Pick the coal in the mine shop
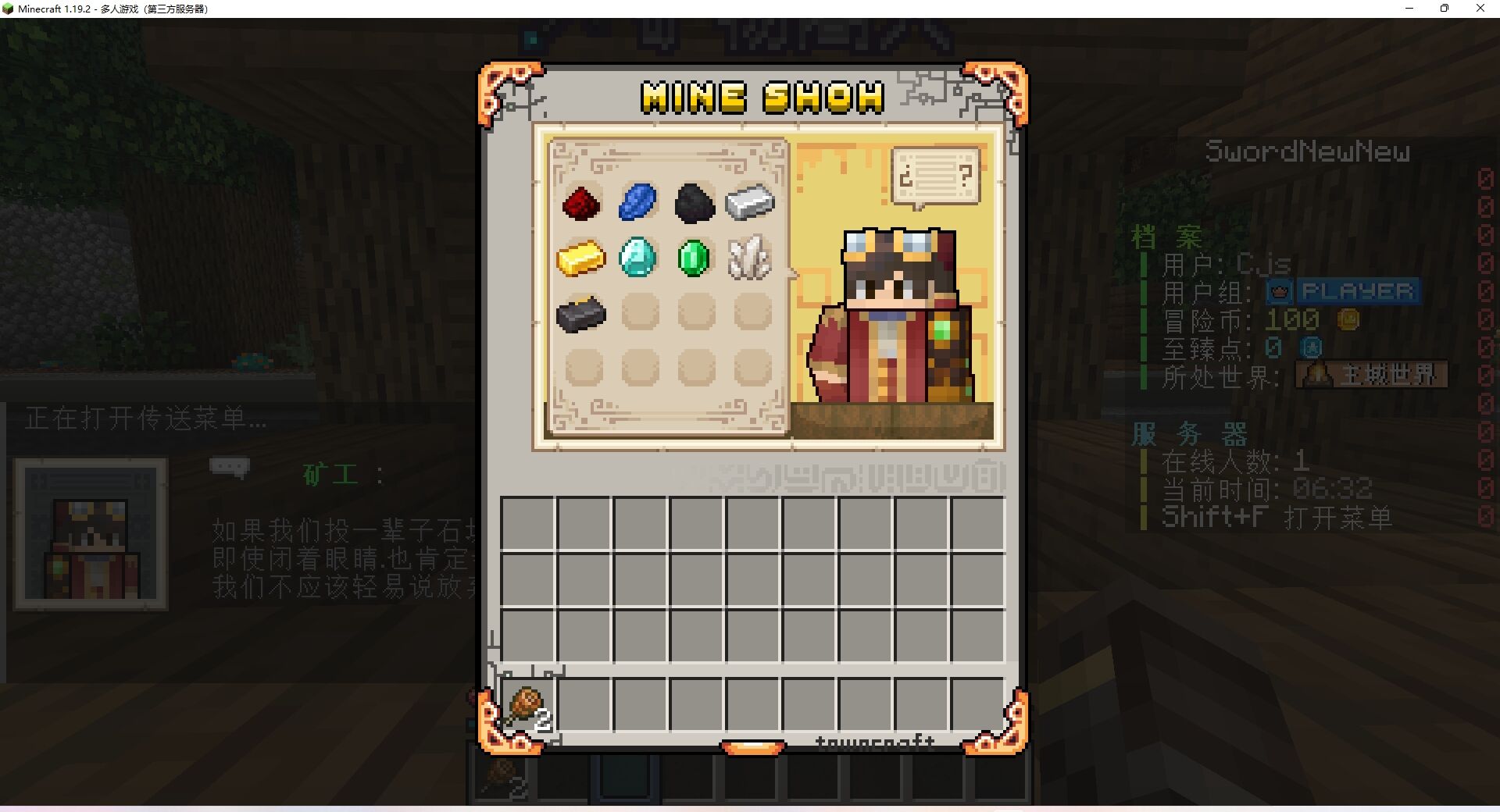 pos(694,203)
